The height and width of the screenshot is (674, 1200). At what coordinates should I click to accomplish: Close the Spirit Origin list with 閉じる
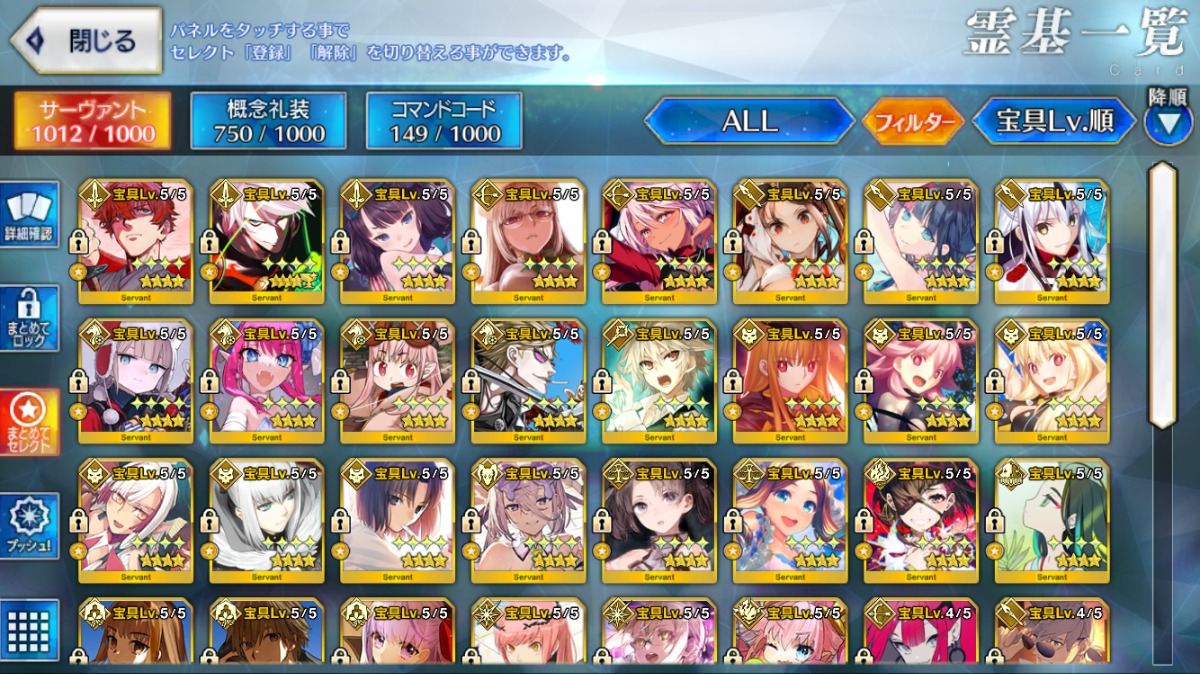86,41
